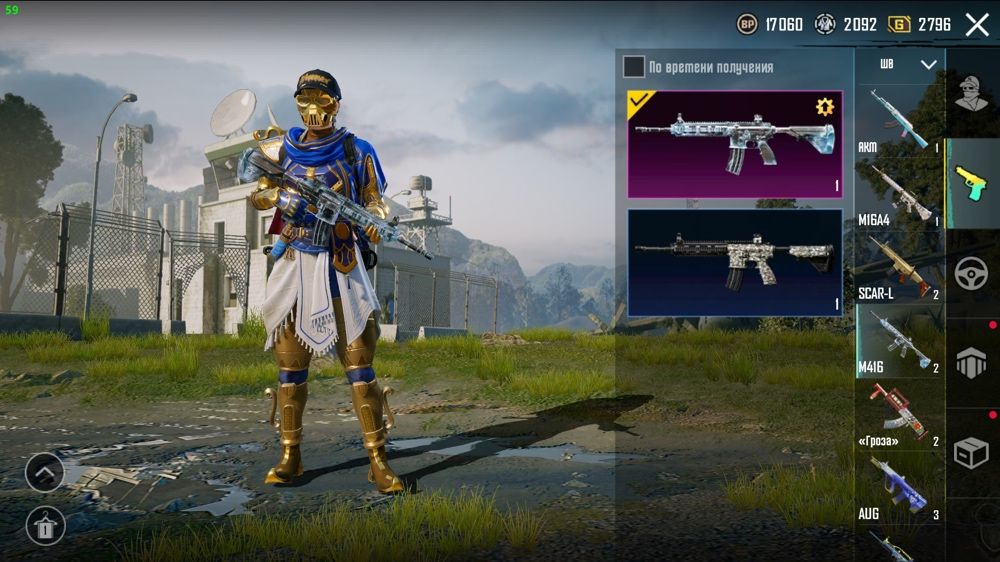Open the crate box tab

[x=971, y=453]
